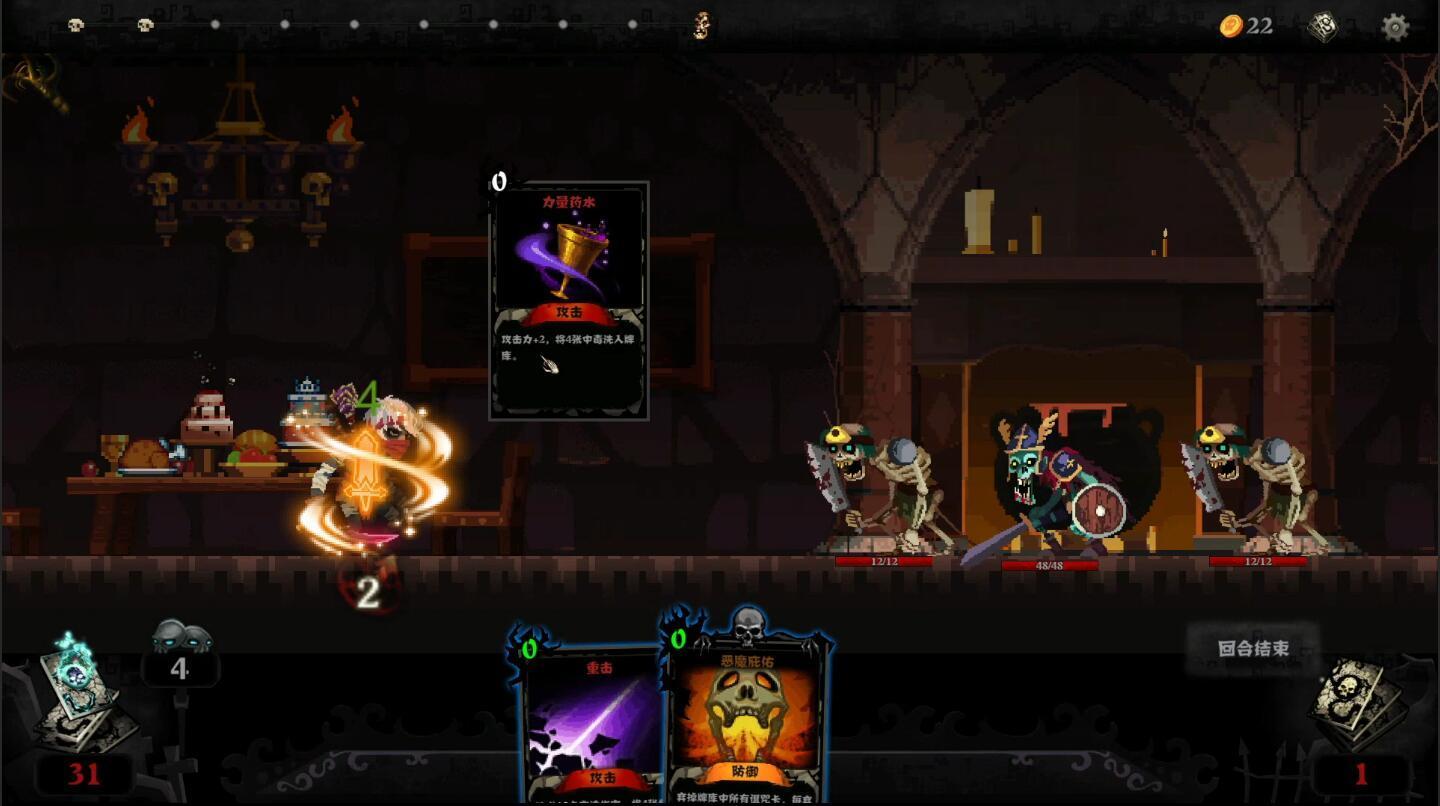Viewport: 1440px width, 806px height.
Task: Click the relic icon in top-left corner
Action: point(35,83)
